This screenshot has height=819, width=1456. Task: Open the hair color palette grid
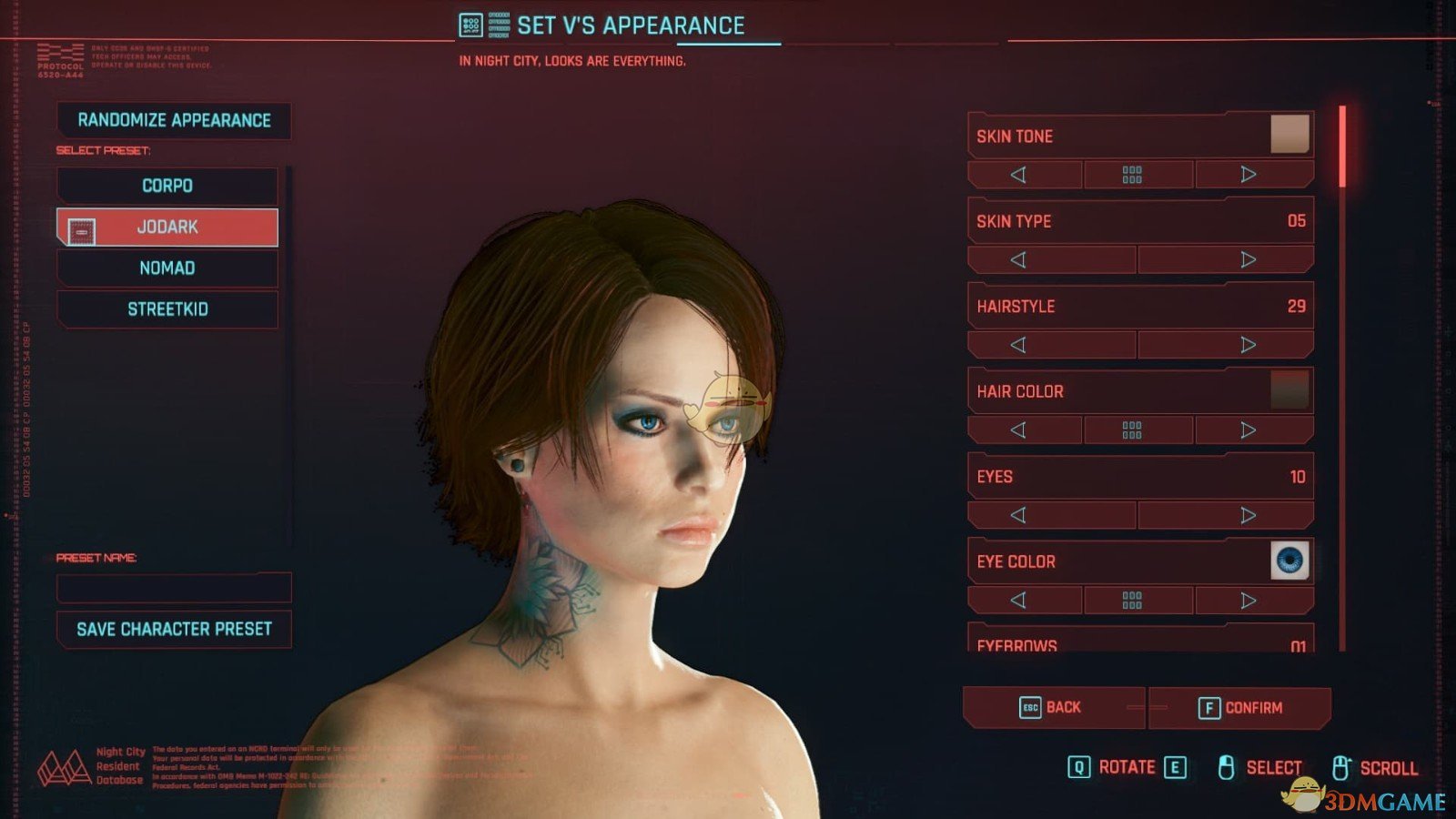(x=1132, y=430)
